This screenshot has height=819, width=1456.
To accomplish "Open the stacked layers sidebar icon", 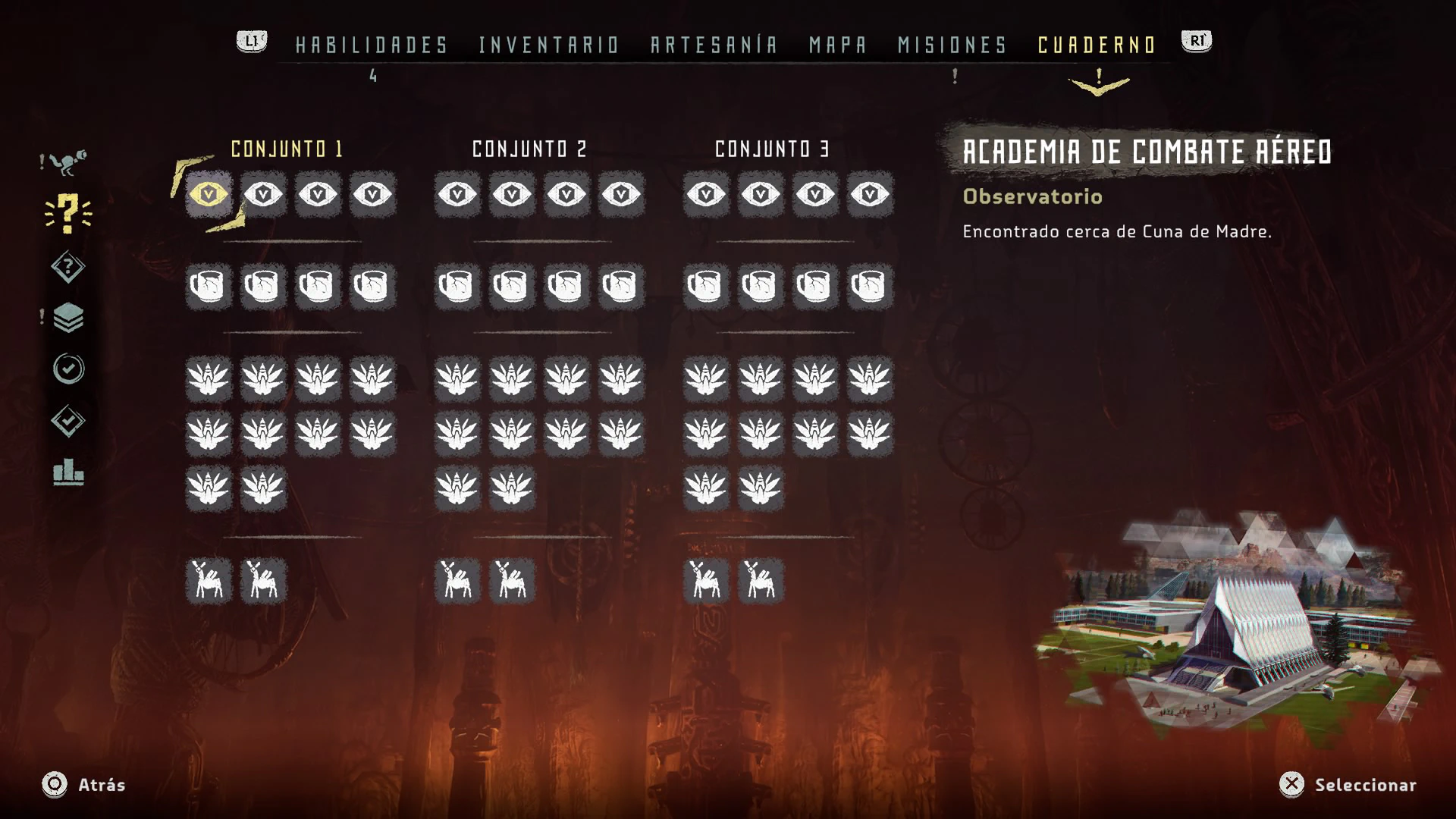I will click(x=68, y=318).
